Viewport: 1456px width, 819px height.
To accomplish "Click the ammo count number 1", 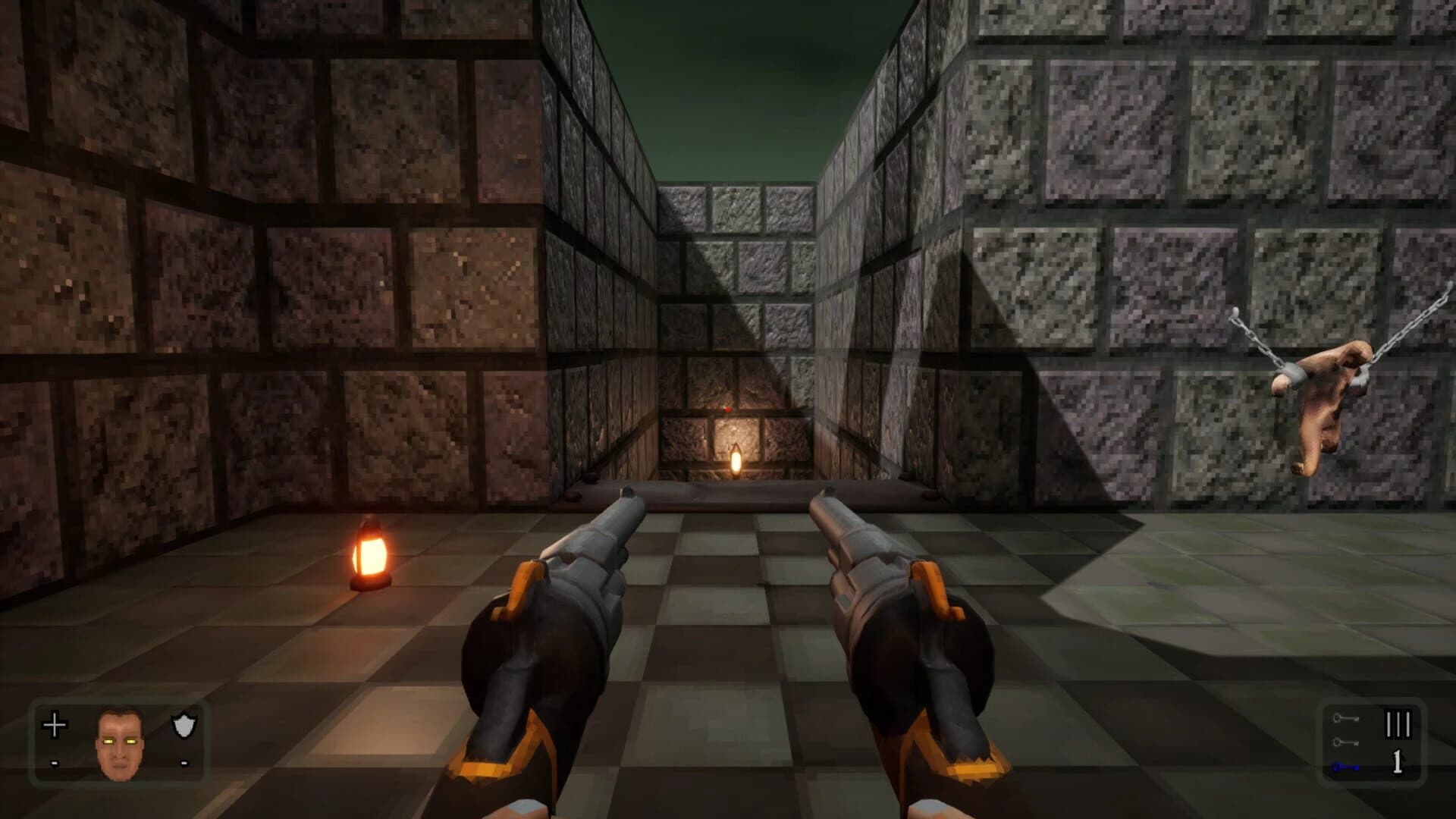I will tap(1398, 762).
